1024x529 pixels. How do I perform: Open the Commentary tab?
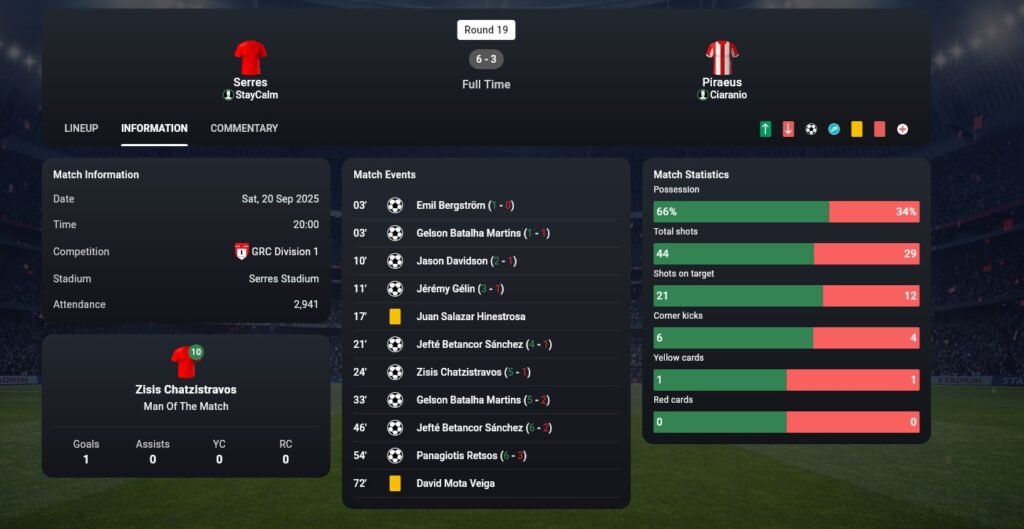pos(244,128)
